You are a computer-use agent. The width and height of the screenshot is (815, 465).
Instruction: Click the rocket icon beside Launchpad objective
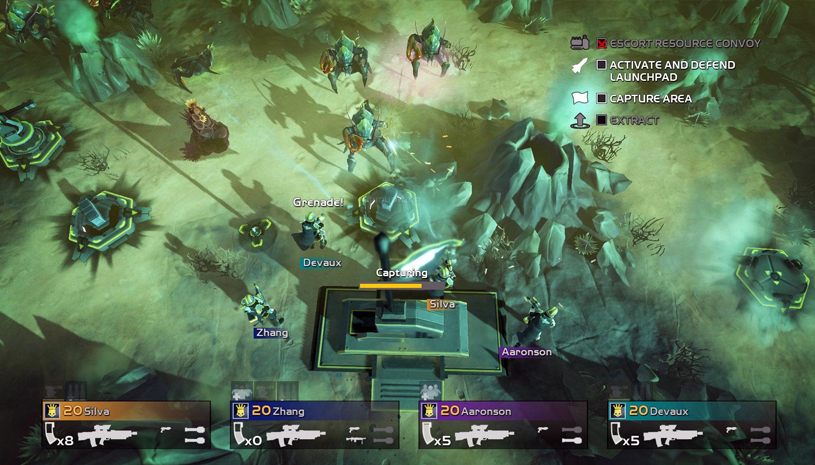pyautogui.click(x=580, y=66)
